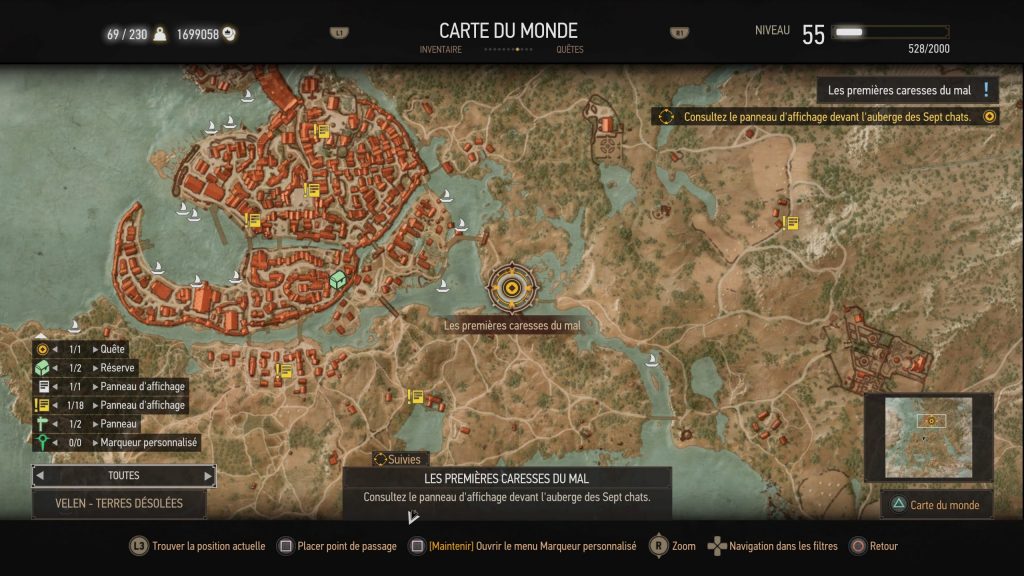Click the green Réserve chest marker on the map
This screenshot has height=576, width=1024.
tap(339, 281)
